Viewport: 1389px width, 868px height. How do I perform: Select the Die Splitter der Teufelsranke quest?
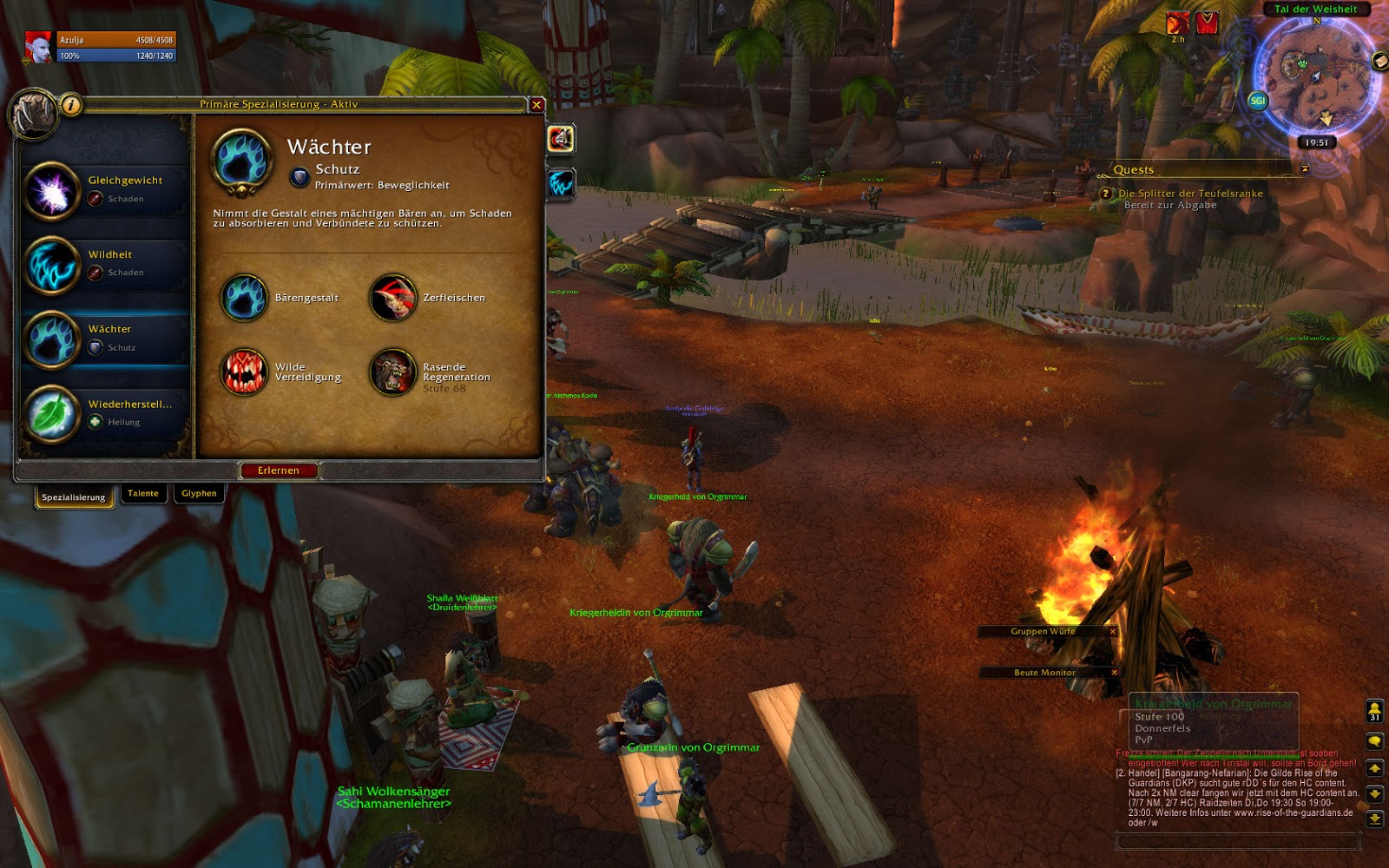1190,194
